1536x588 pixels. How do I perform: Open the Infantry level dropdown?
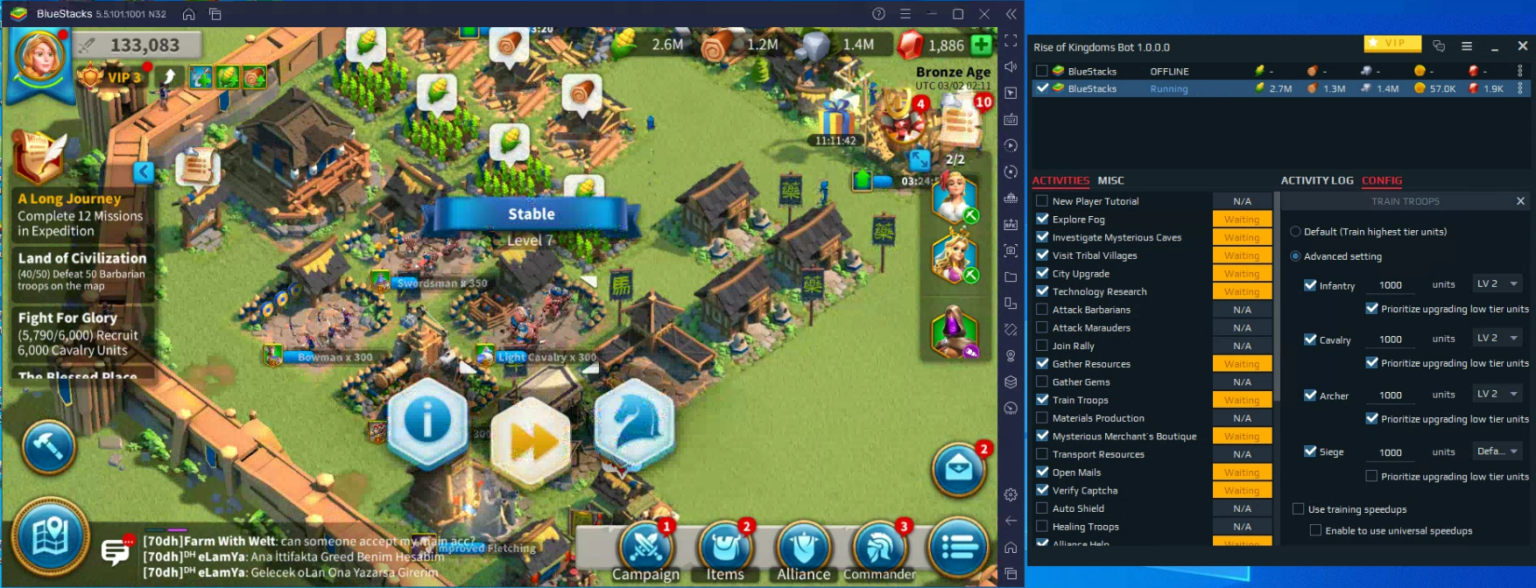(x=1496, y=284)
